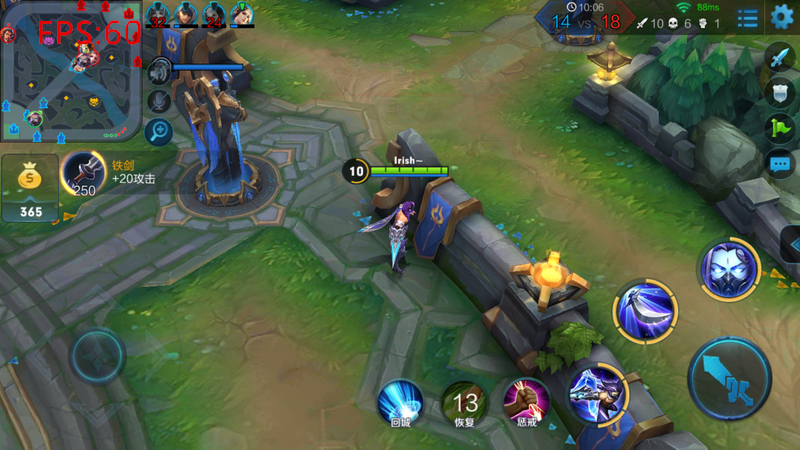Hit the basic attack button

pos(730,380)
